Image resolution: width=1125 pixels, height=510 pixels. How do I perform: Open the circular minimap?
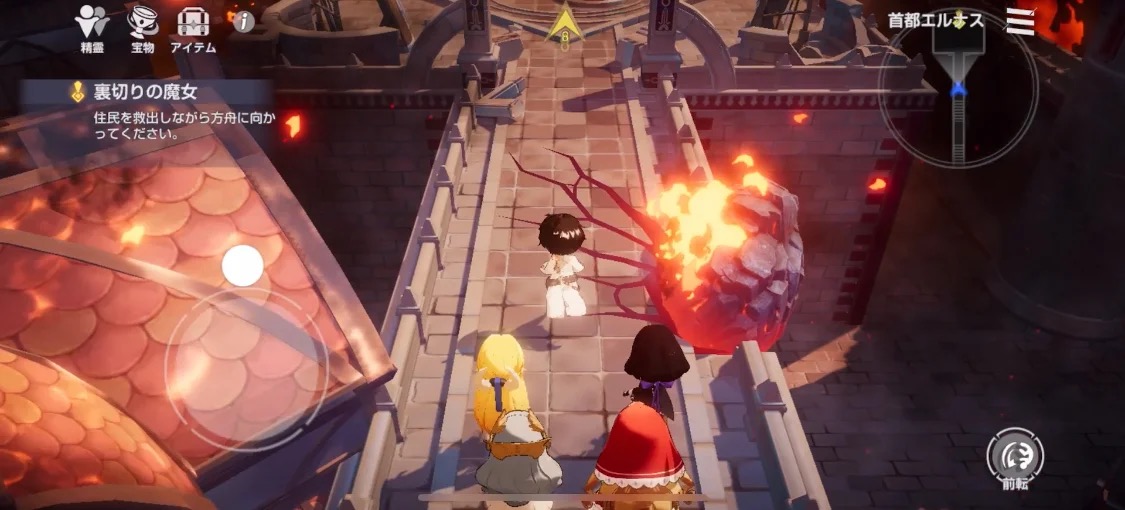958,88
